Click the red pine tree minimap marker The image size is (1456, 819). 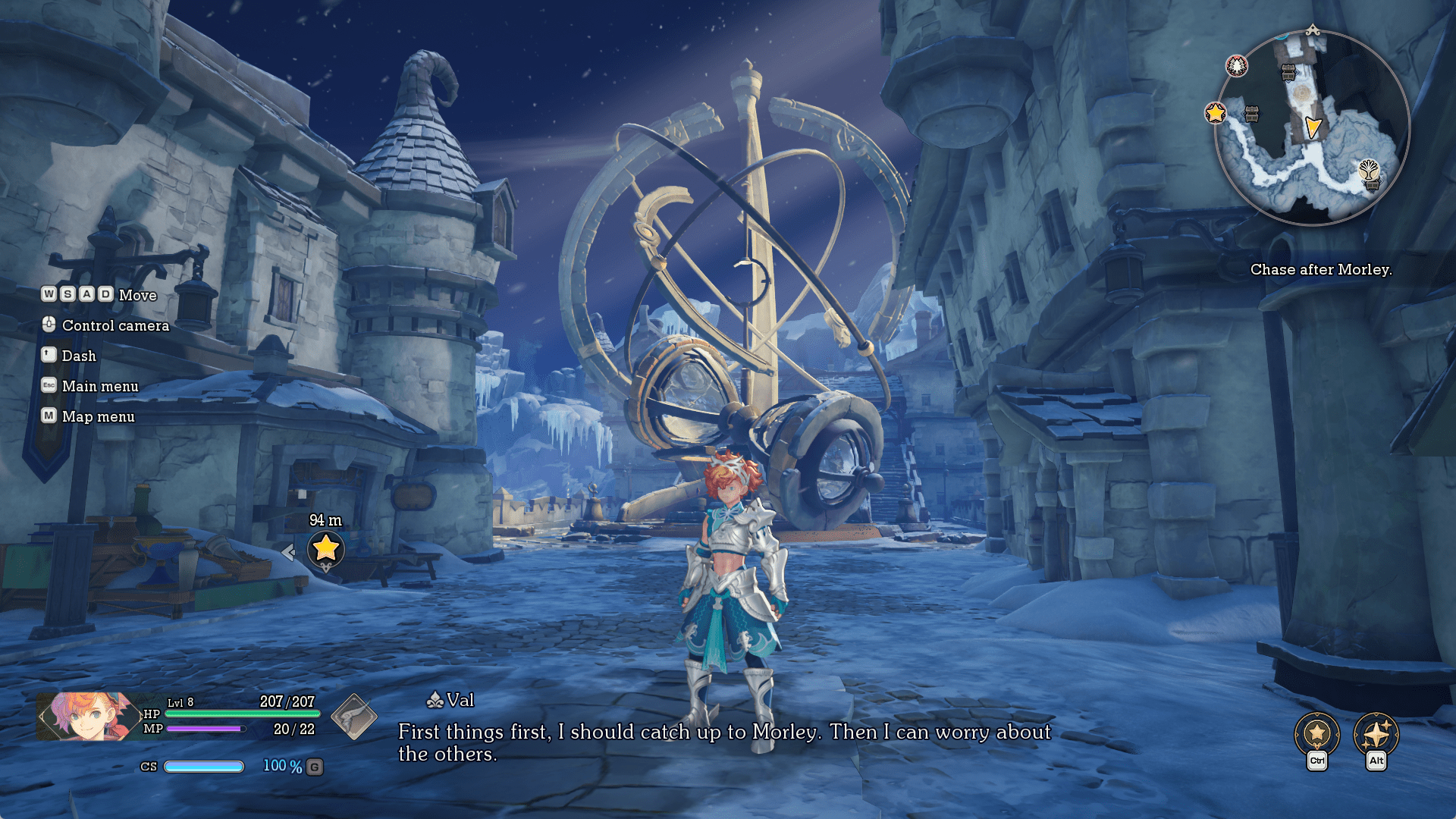tap(1237, 66)
